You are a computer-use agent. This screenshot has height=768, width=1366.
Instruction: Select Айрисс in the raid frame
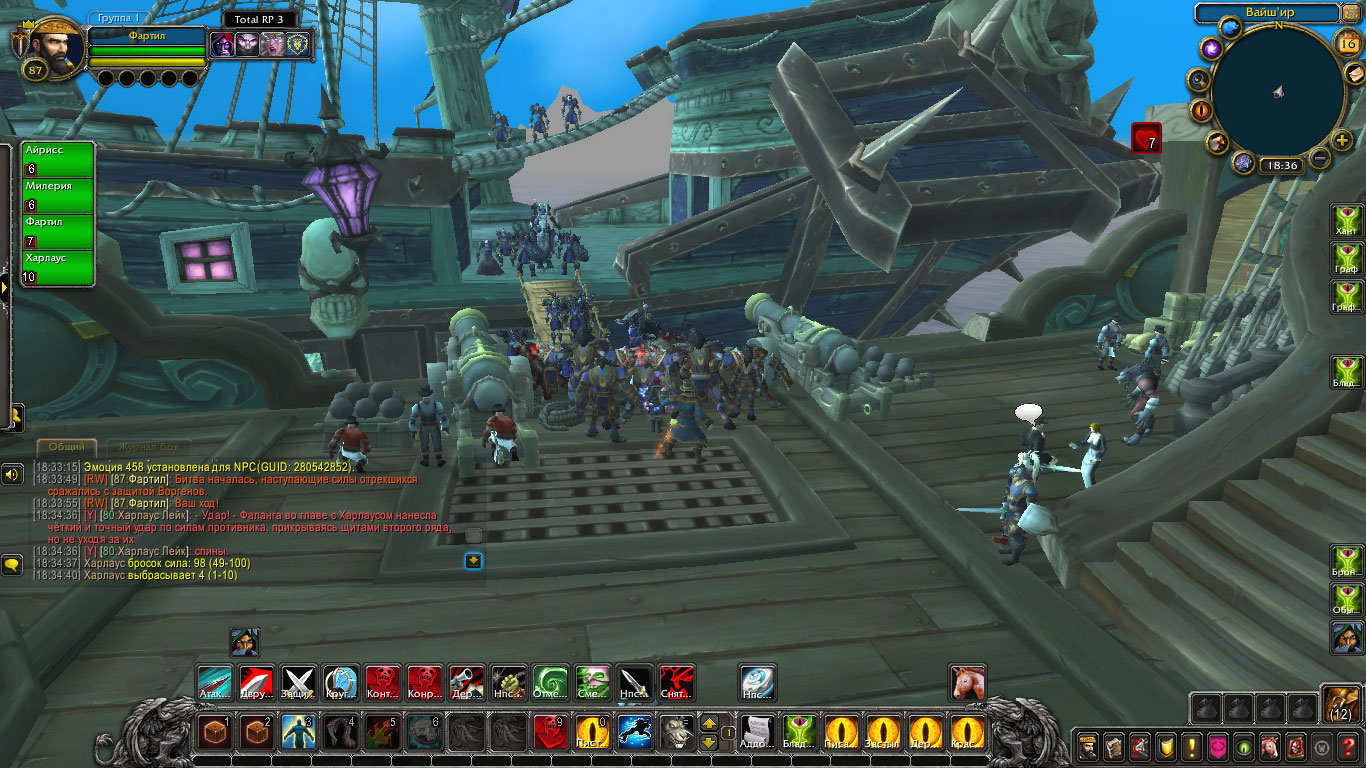[x=58, y=159]
